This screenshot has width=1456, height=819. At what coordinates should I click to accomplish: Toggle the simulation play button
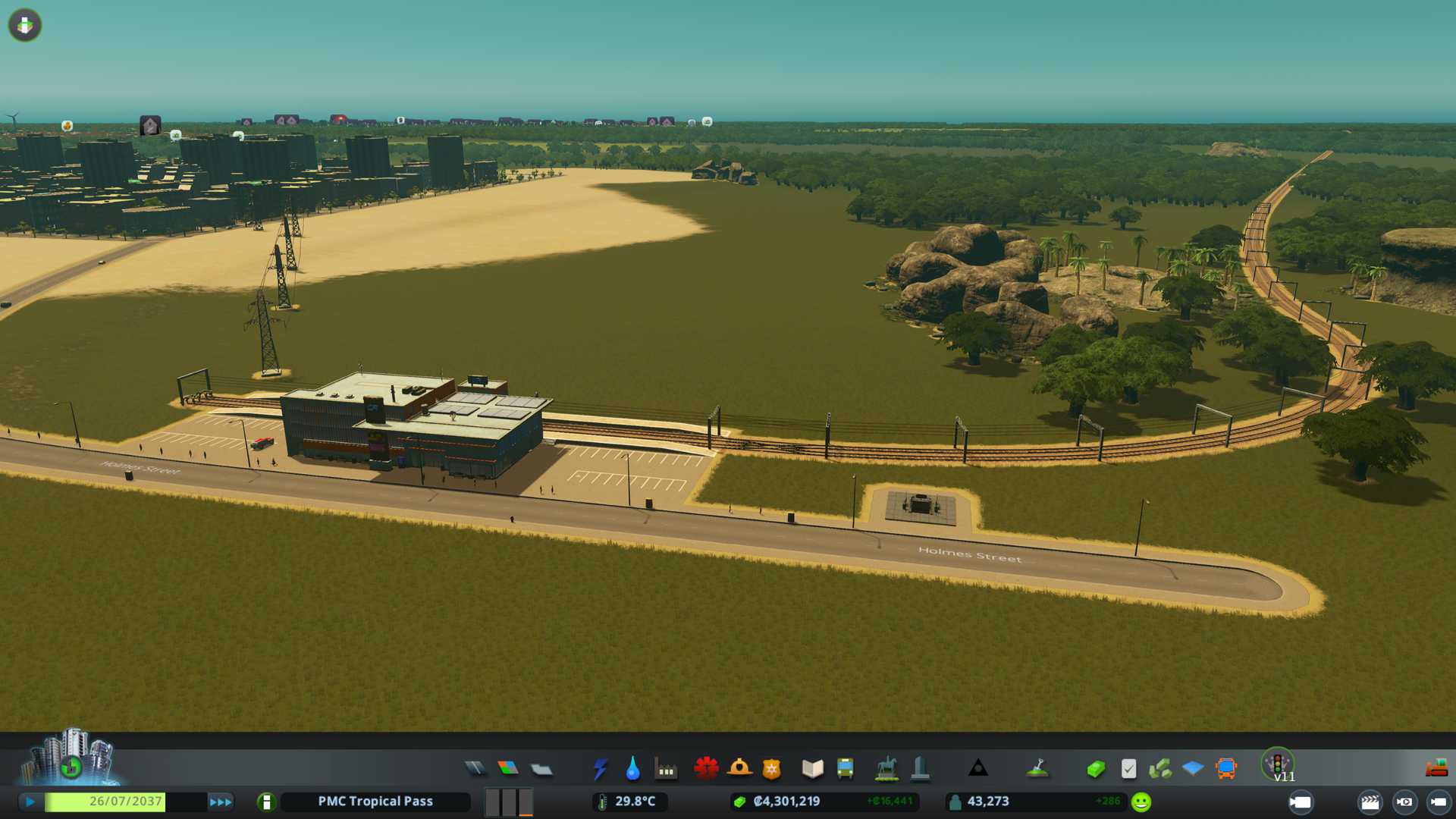30,802
